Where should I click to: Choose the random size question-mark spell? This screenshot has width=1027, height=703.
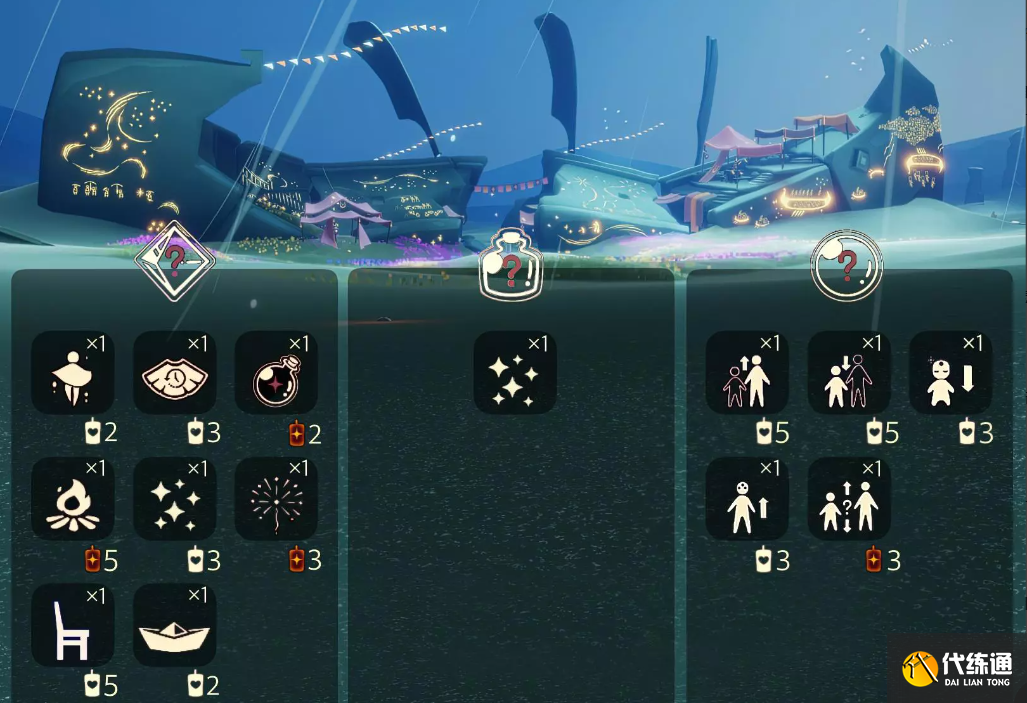(x=849, y=499)
